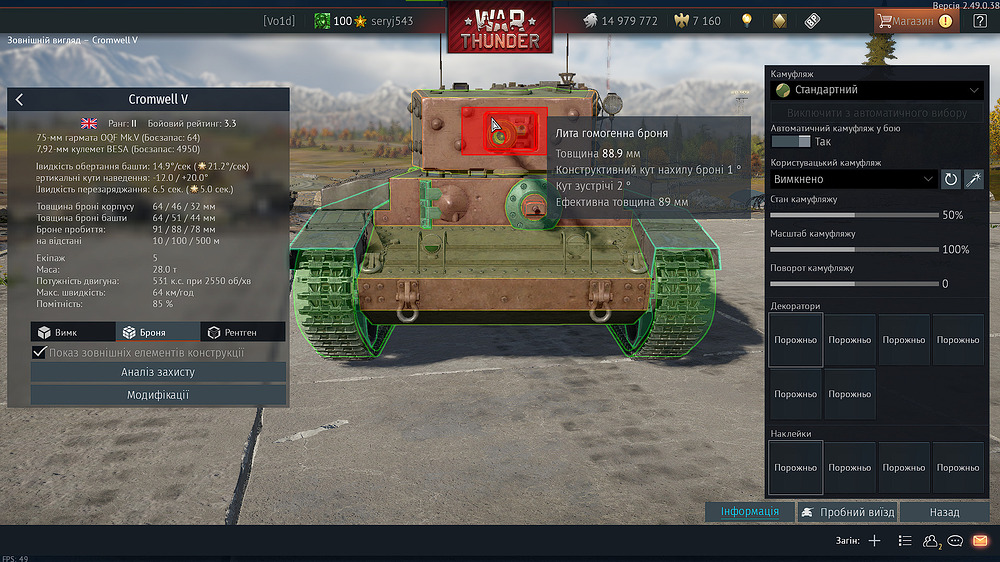
Task: Open the mail envelope icon
Action: coord(980,541)
